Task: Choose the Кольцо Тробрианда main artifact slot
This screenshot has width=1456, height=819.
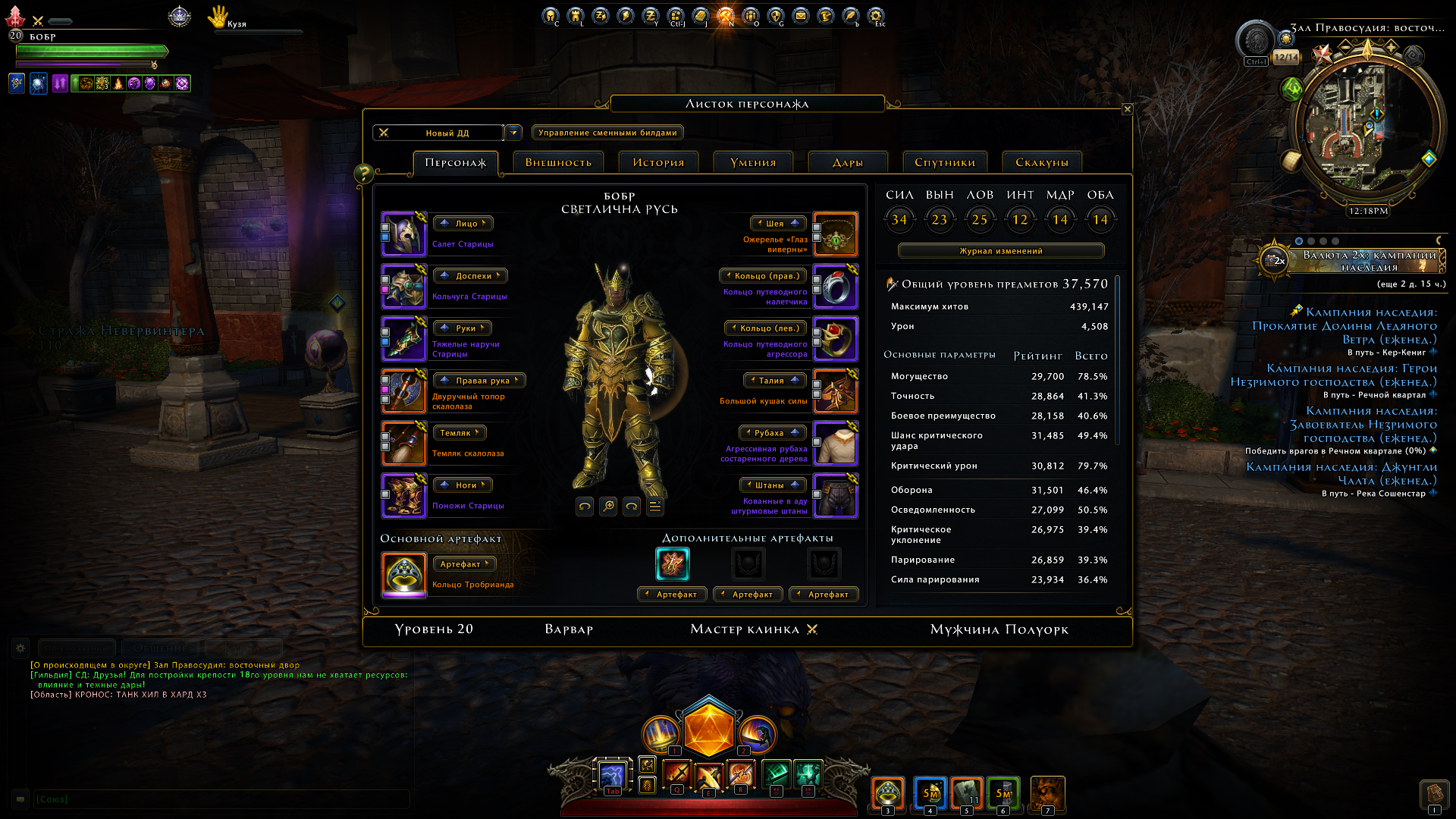Action: [x=404, y=574]
